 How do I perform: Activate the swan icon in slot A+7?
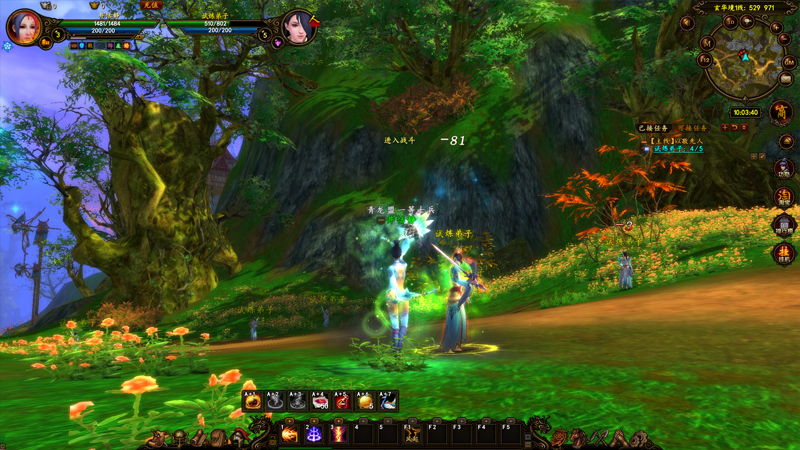pos(388,401)
